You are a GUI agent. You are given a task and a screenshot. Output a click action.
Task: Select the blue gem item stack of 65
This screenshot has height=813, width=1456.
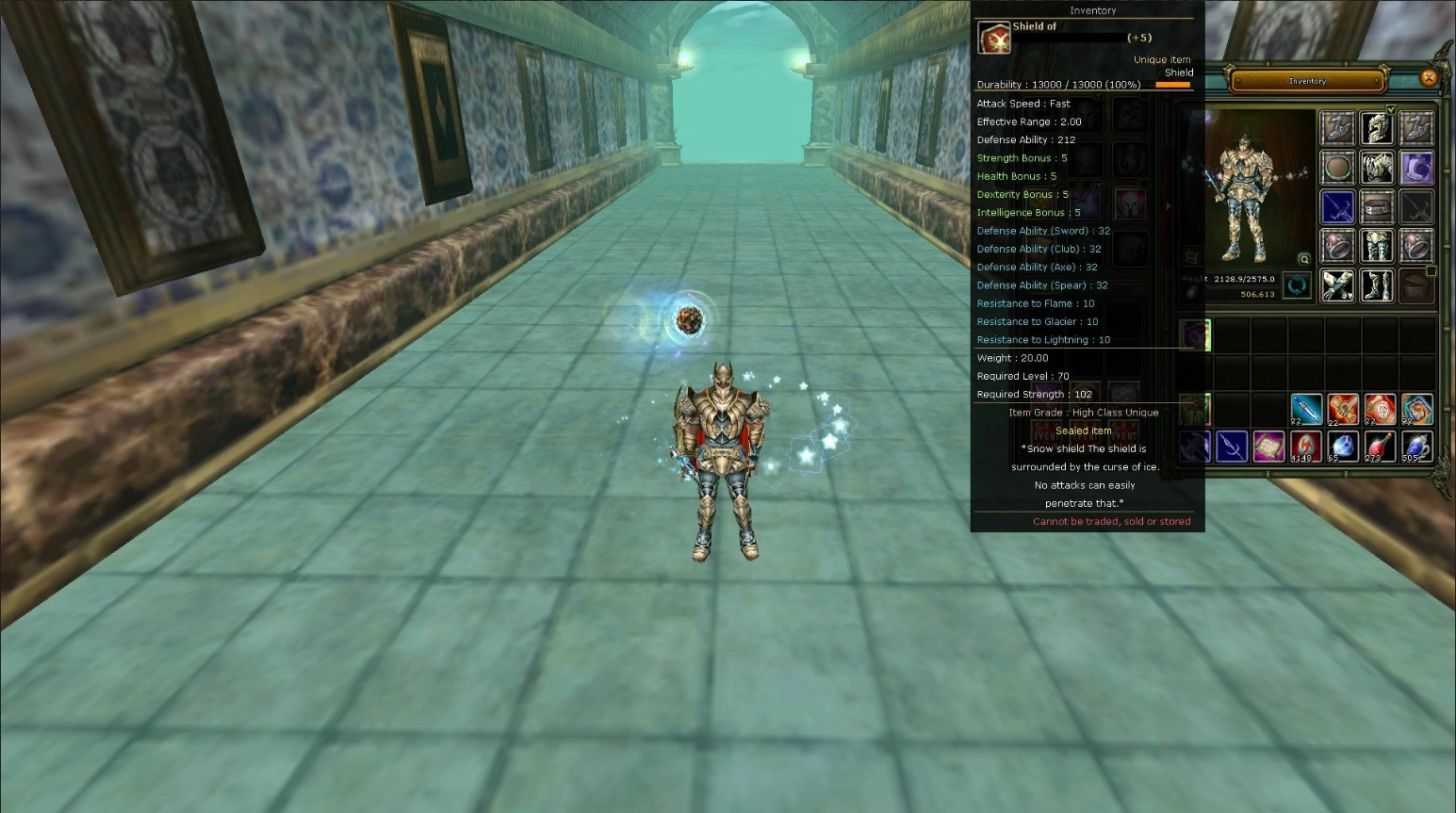[x=1342, y=447]
